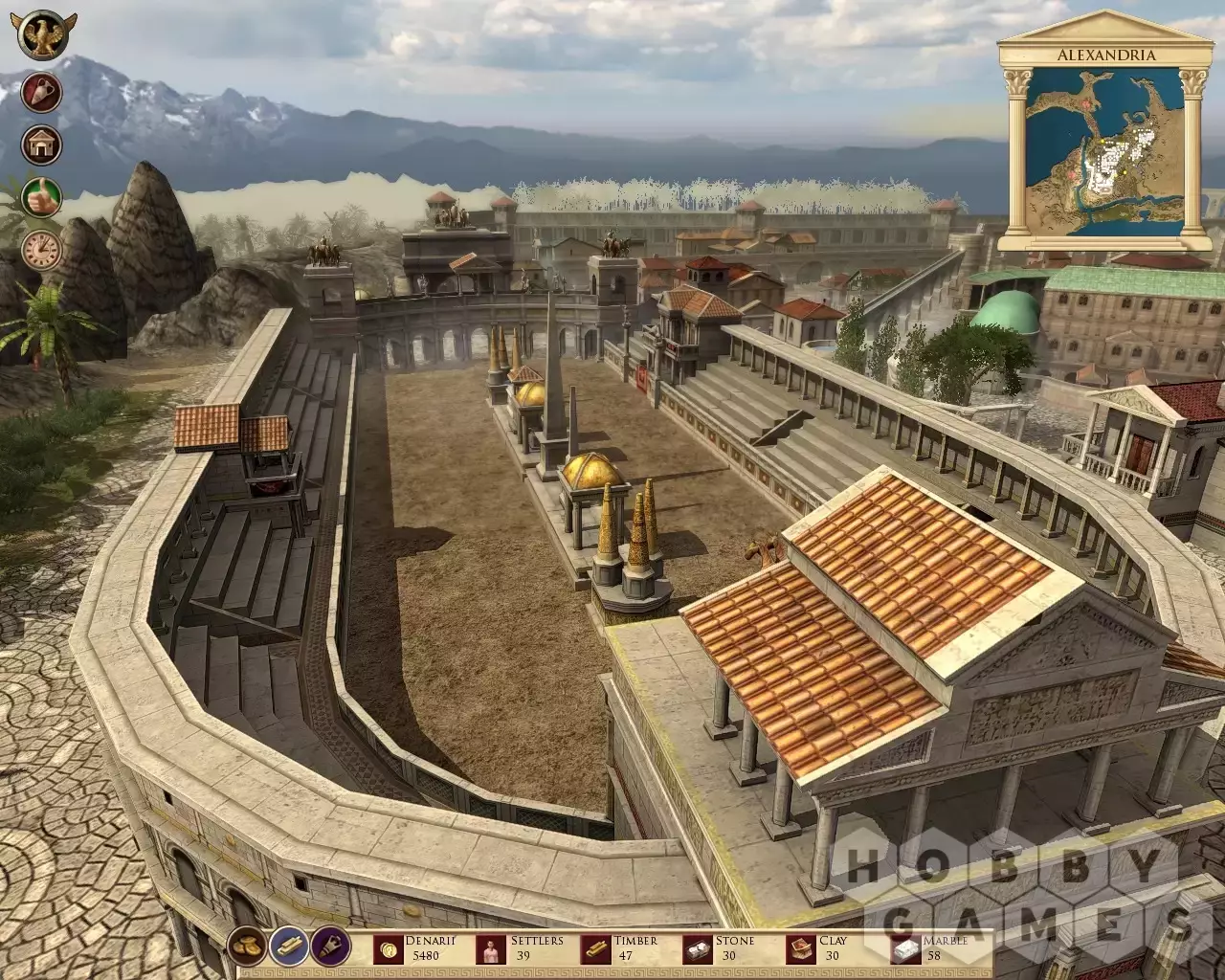Image resolution: width=1225 pixels, height=980 pixels.
Task: Select the green thumbs-up icon
Action: click(42, 197)
